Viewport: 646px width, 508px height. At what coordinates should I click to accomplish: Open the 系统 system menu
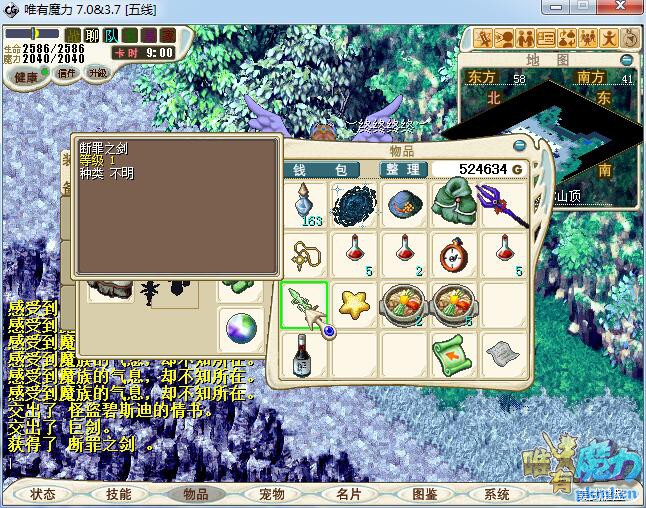tap(497, 494)
